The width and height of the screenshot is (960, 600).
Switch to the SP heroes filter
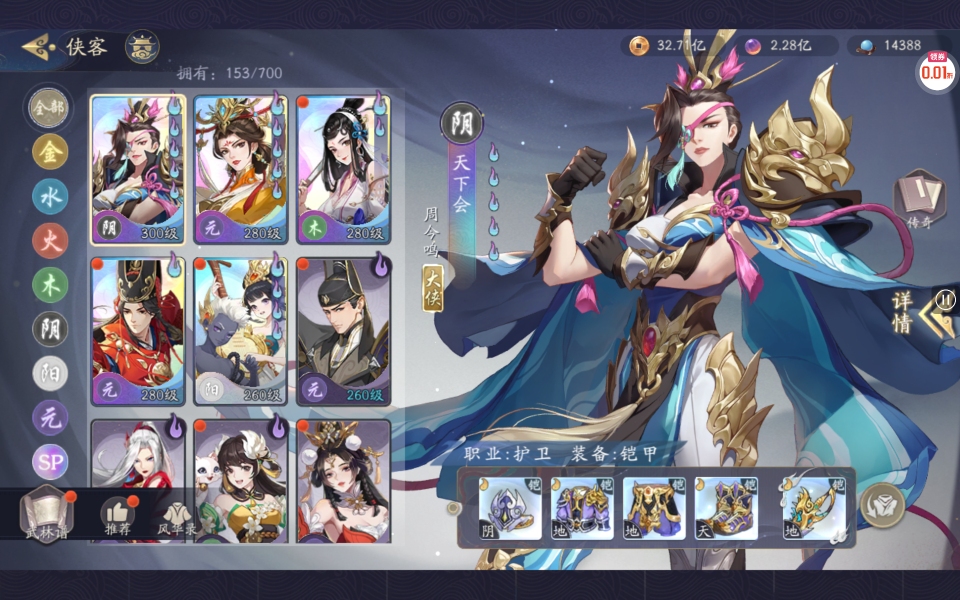pyautogui.click(x=50, y=461)
